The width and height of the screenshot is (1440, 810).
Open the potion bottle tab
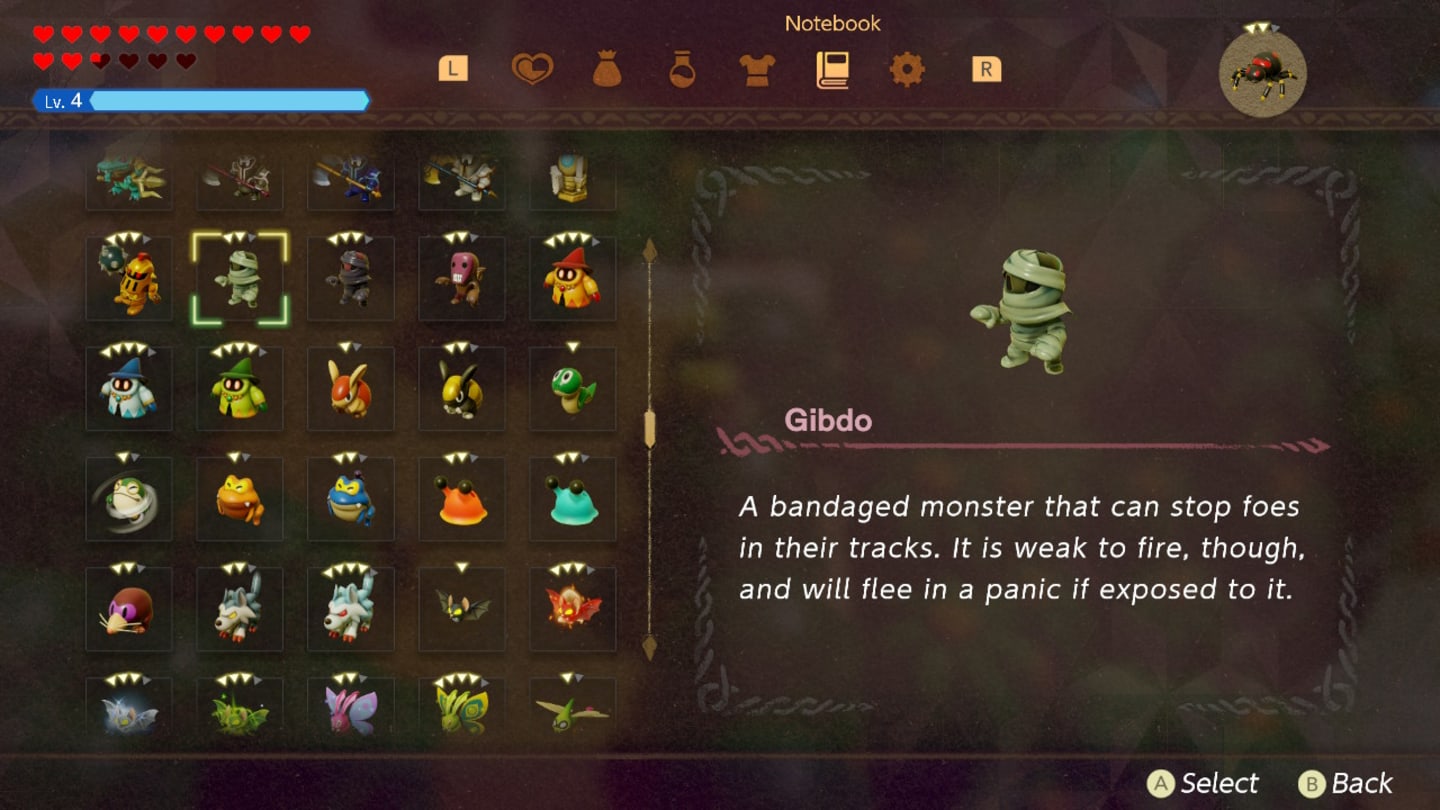tap(682, 69)
